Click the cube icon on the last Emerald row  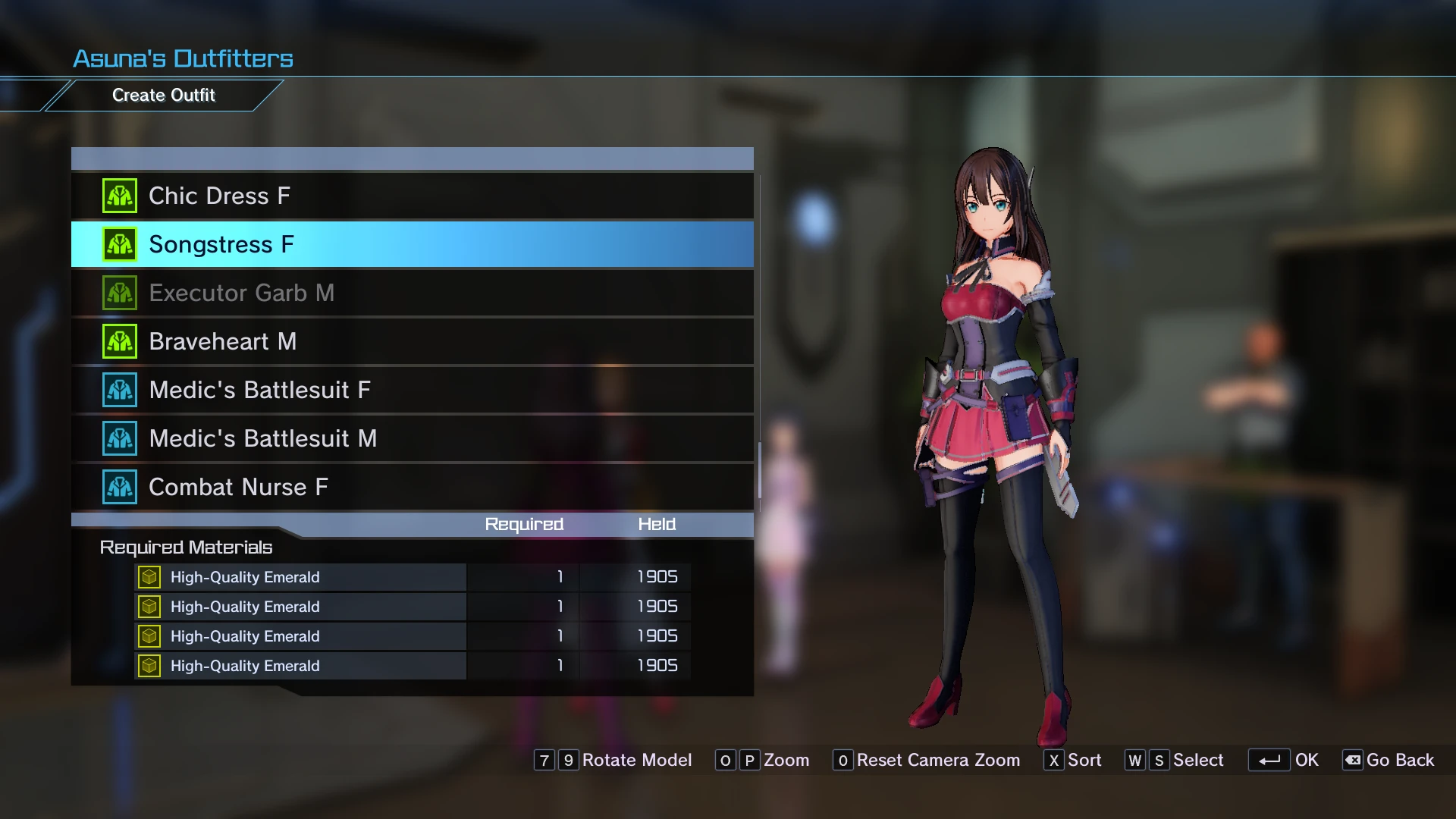[149, 665]
